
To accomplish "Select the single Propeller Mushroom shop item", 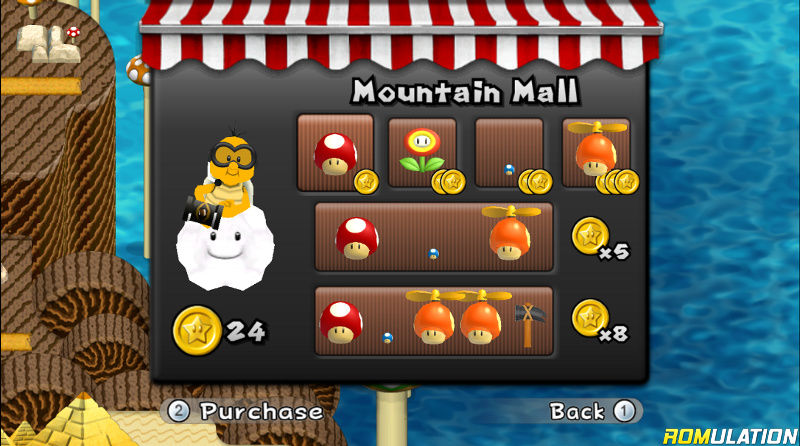I will (x=596, y=153).
